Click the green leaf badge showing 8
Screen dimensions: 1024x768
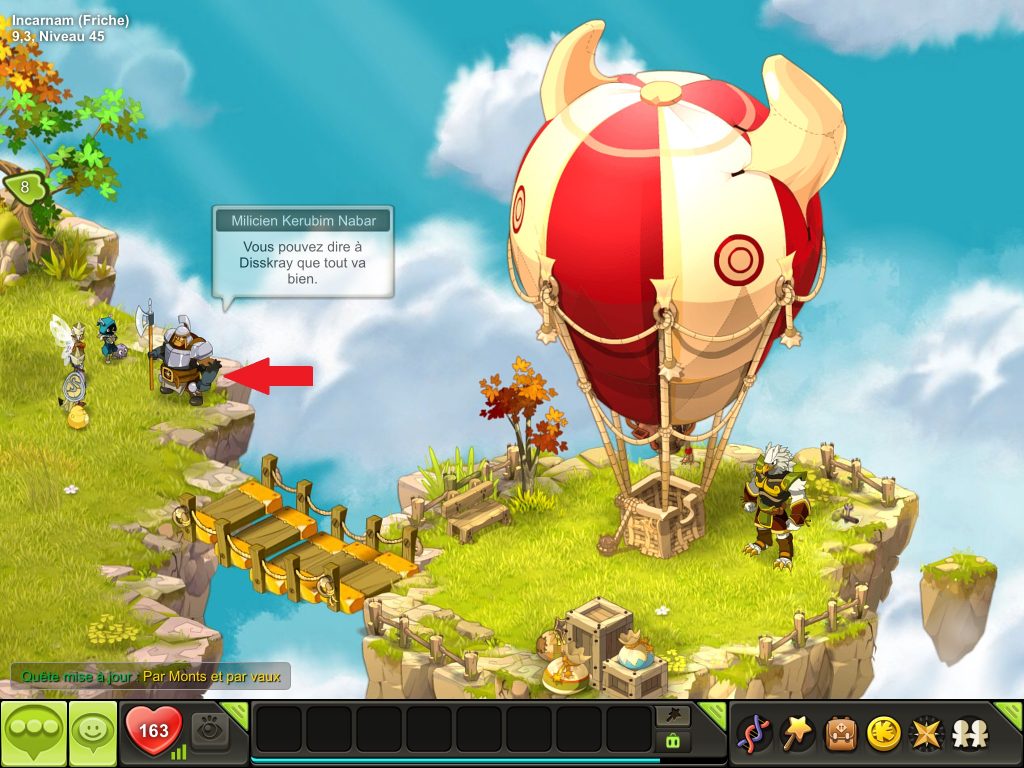pyautogui.click(x=25, y=186)
